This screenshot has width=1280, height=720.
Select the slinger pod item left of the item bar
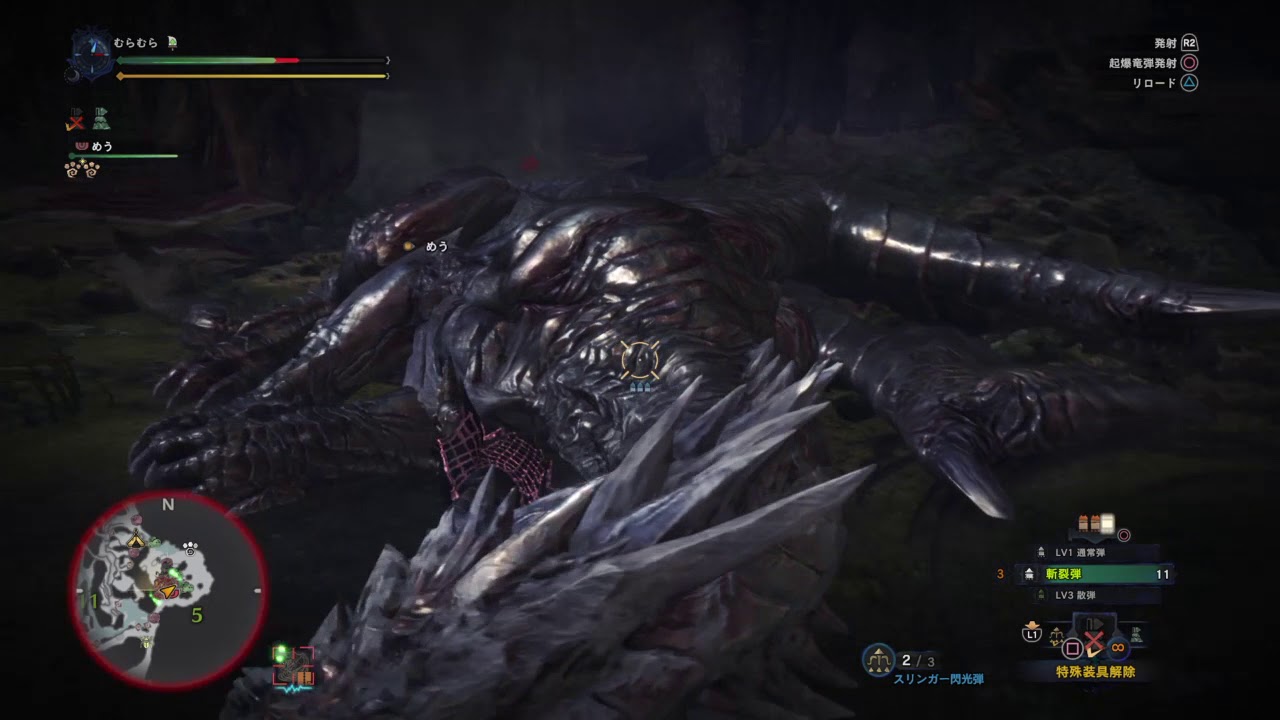(x=1056, y=636)
